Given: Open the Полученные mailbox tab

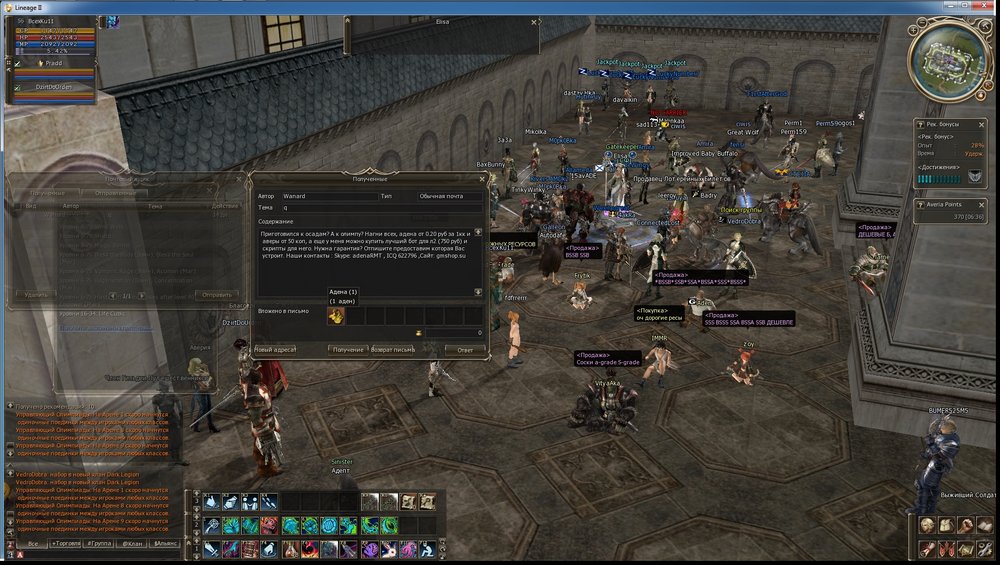Looking at the screenshot, I should click(47, 192).
